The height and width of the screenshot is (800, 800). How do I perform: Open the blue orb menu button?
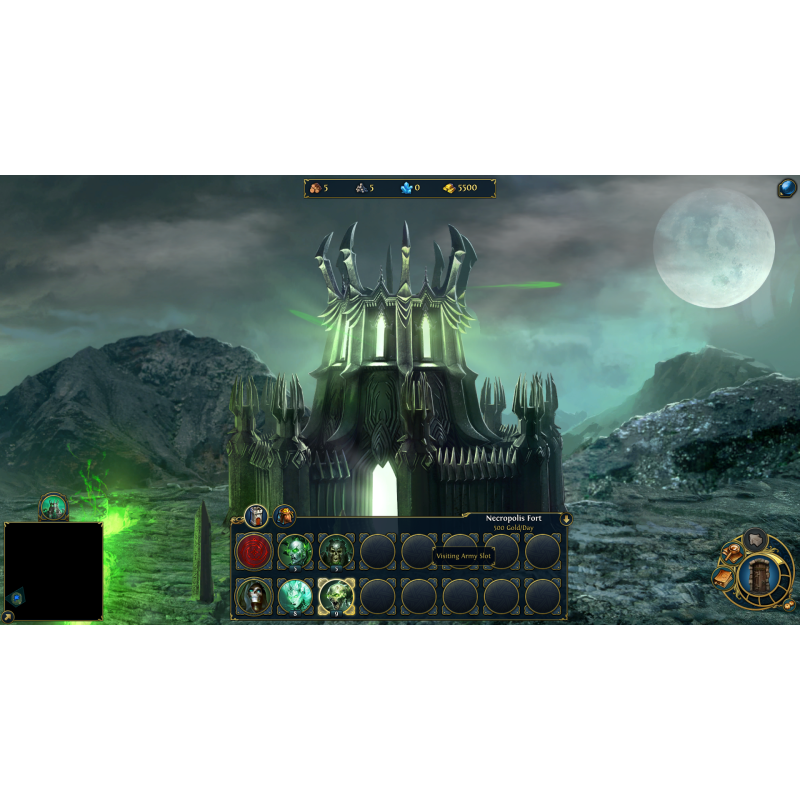(787, 188)
